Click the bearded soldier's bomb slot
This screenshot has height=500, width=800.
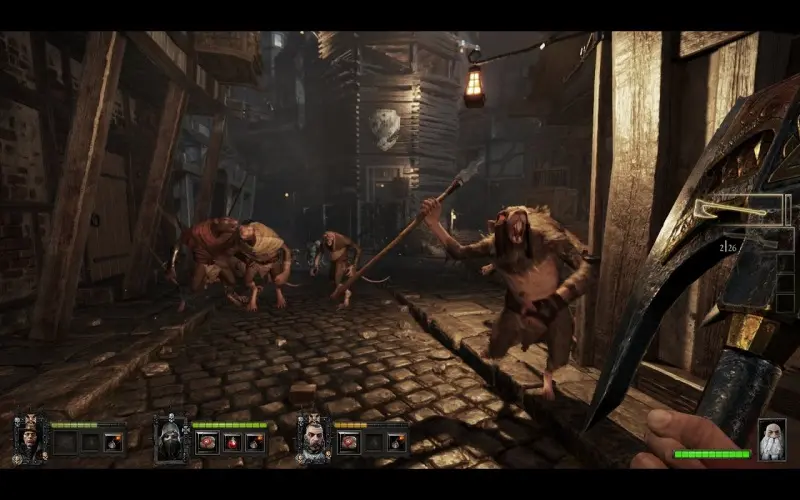pos(398,442)
